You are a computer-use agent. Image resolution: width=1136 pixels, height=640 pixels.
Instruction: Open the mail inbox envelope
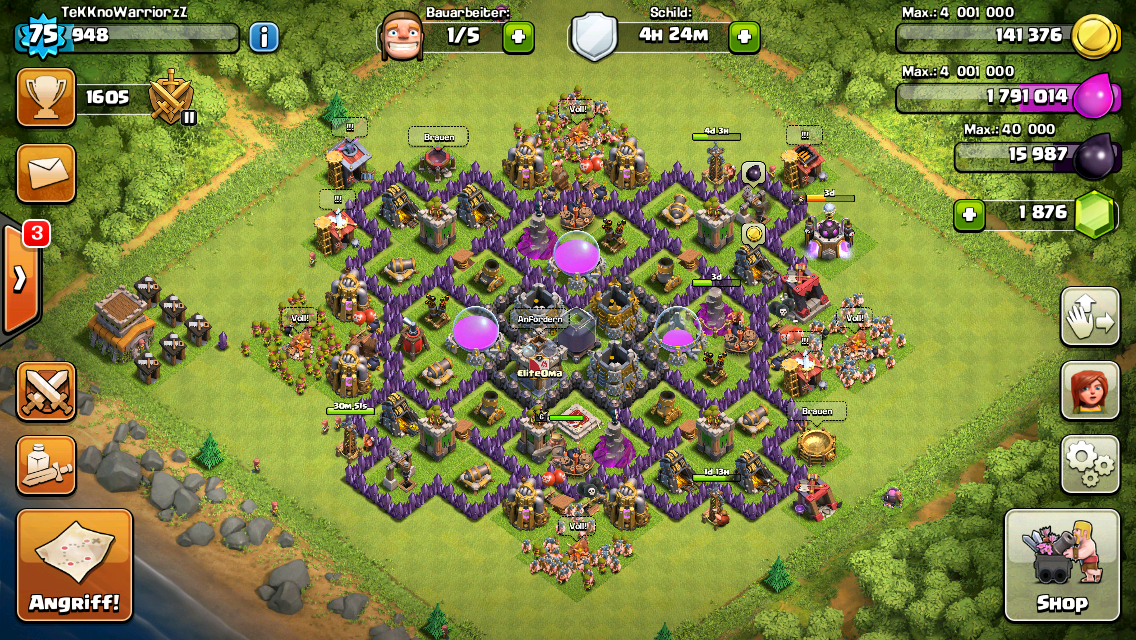46,172
